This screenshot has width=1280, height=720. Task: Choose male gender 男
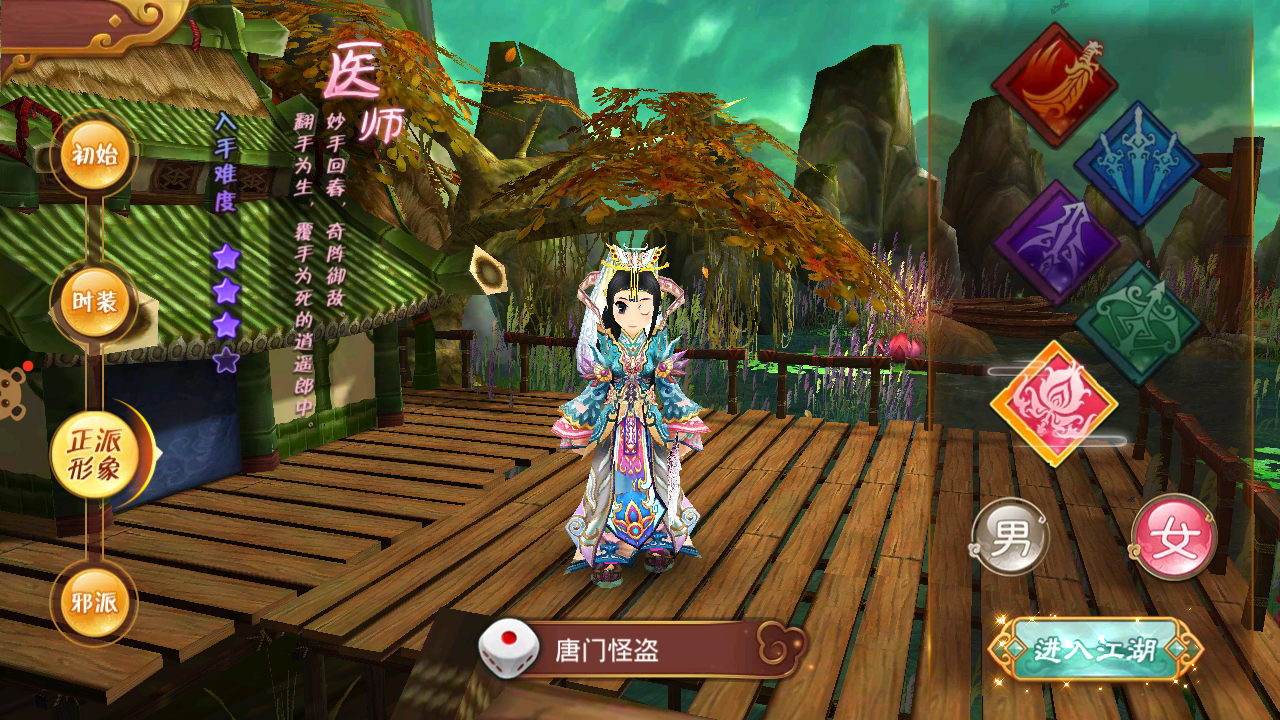click(1010, 536)
